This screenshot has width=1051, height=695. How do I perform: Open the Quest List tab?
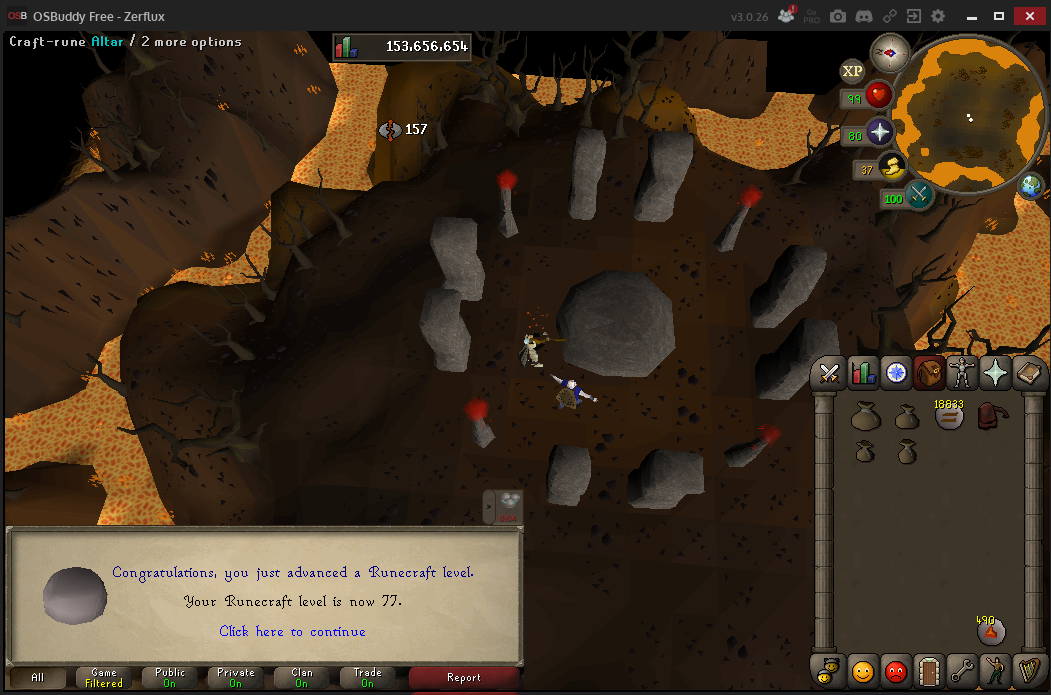pyautogui.click(x=895, y=374)
